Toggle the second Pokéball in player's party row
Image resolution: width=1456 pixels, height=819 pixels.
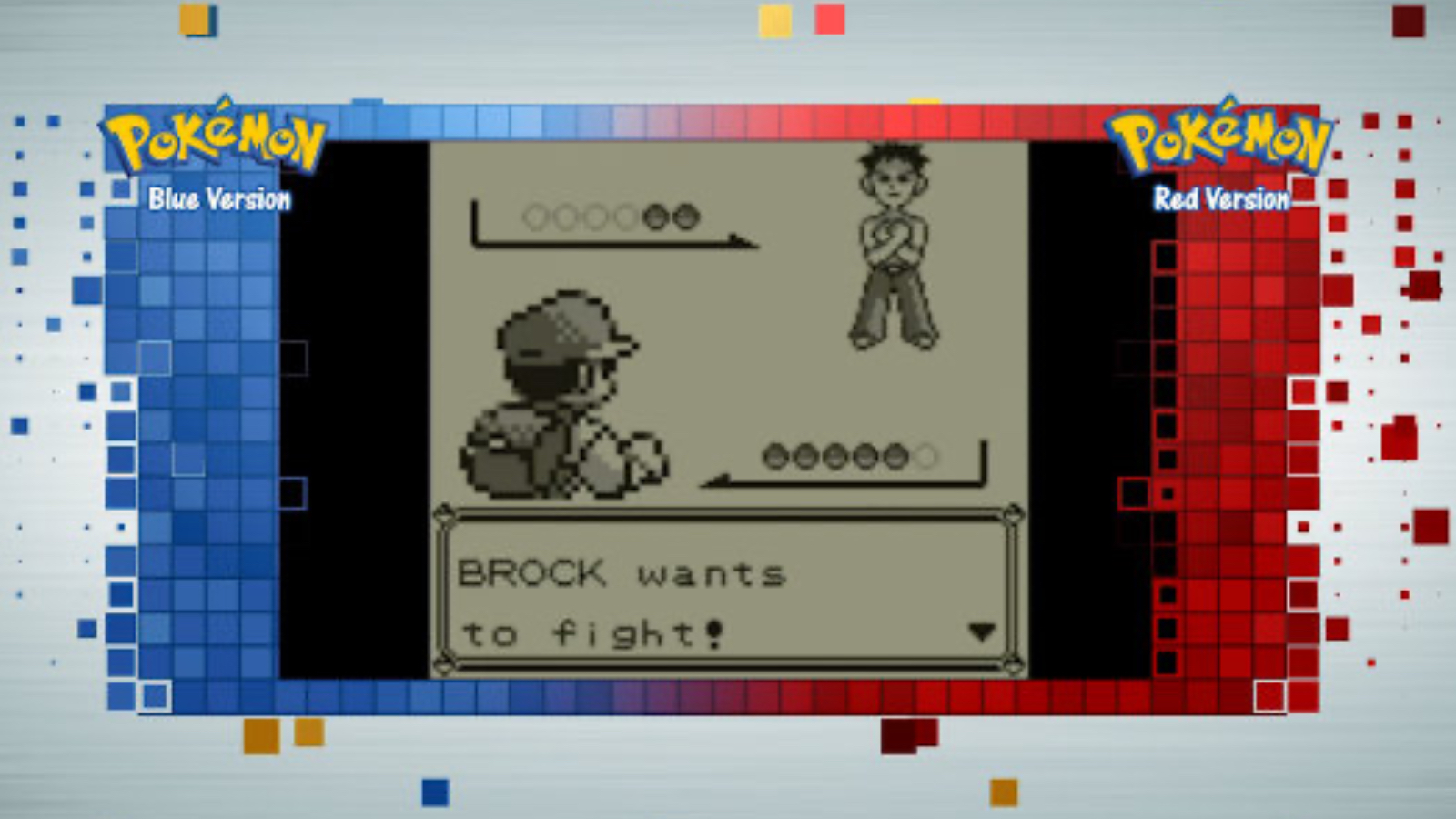point(806,456)
